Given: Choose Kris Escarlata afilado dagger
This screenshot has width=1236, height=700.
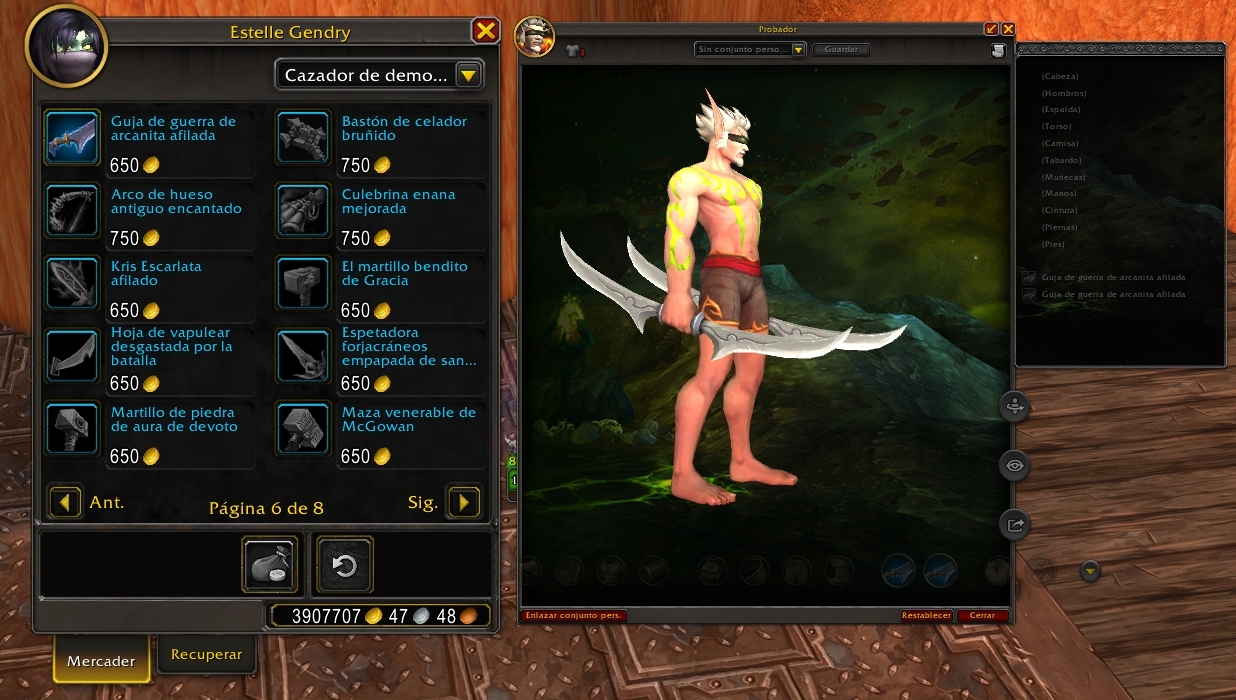Looking at the screenshot, I should point(72,283).
